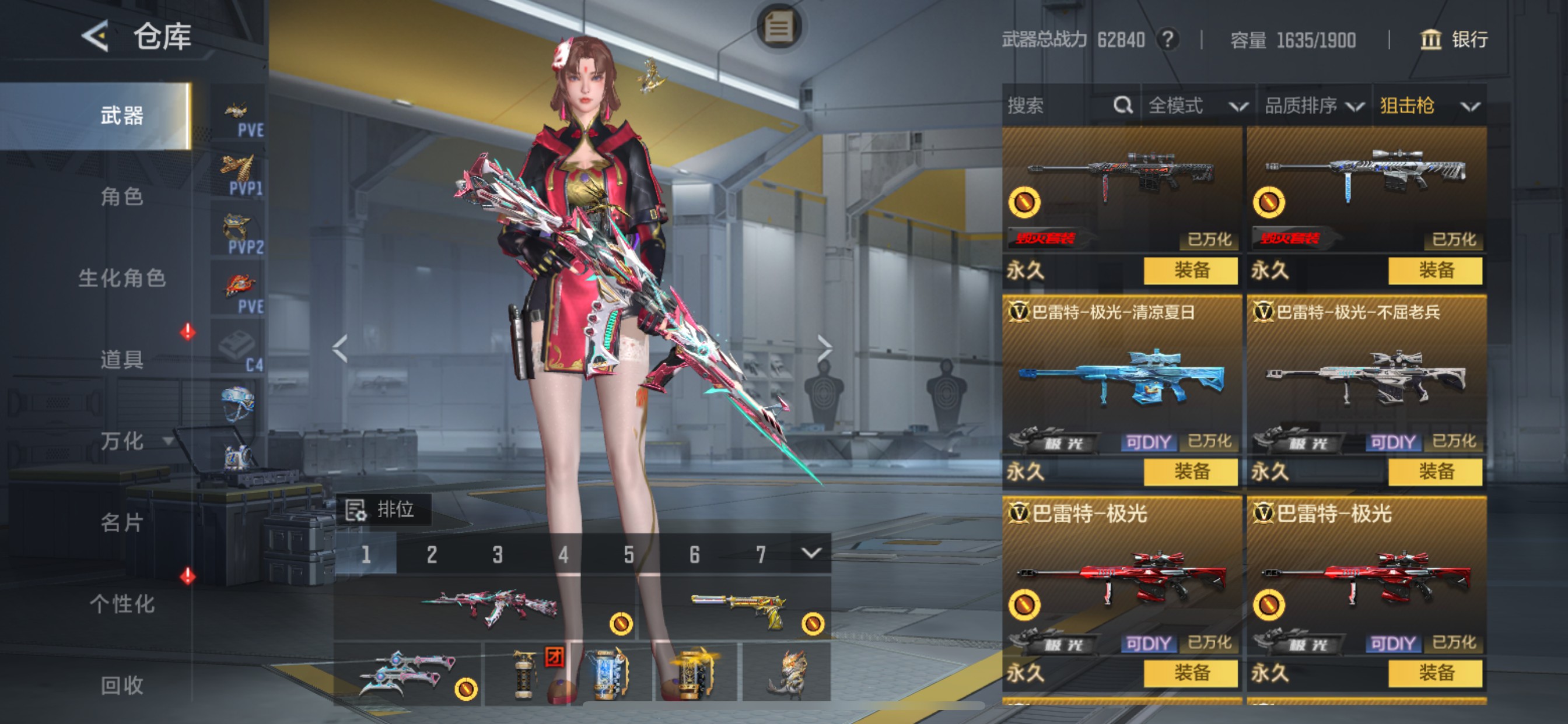Rotate to next character with right arrow
1568x724 pixels.
pos(824,348)
